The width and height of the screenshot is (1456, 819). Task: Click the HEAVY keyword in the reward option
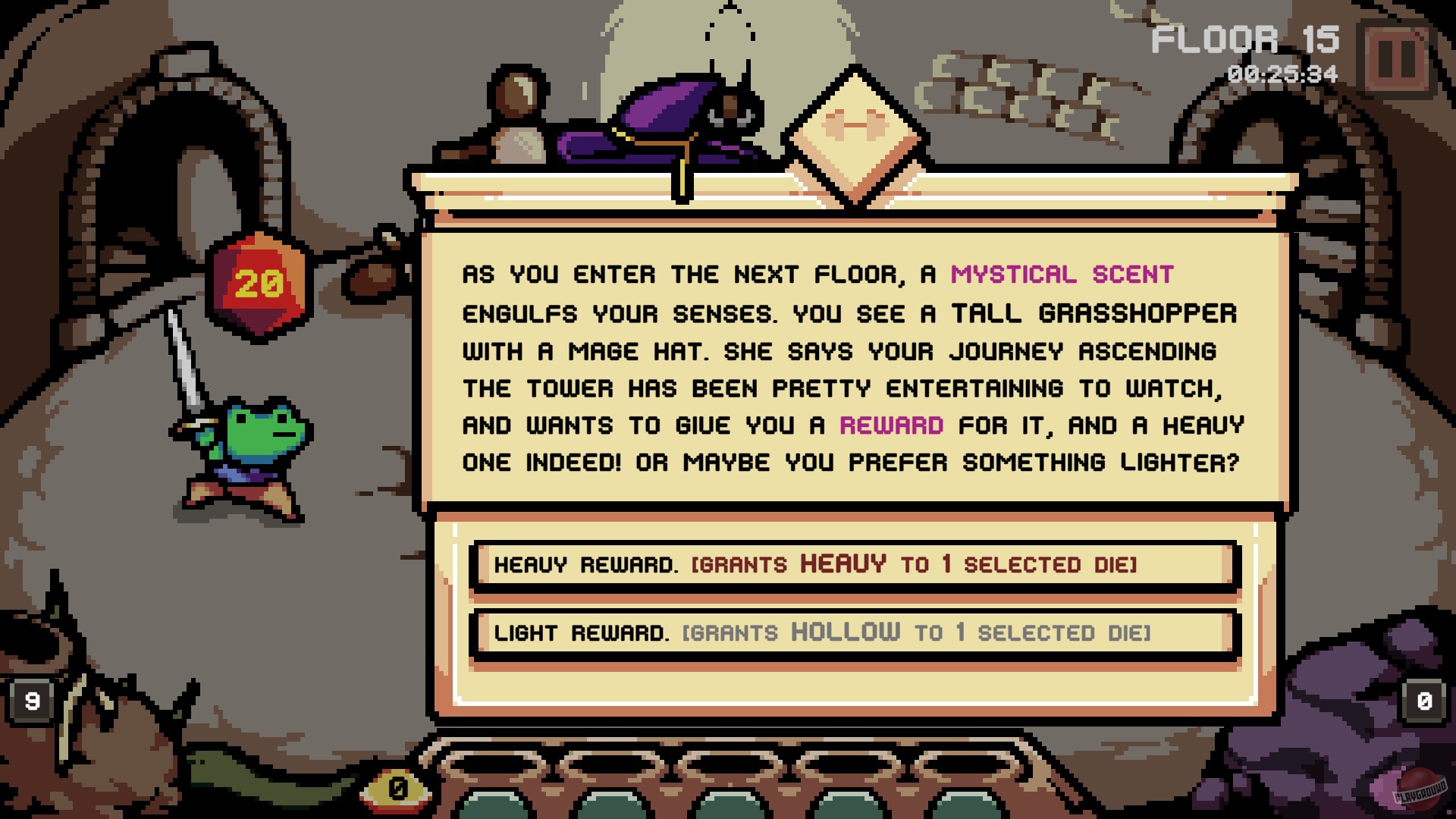point(844,563)
